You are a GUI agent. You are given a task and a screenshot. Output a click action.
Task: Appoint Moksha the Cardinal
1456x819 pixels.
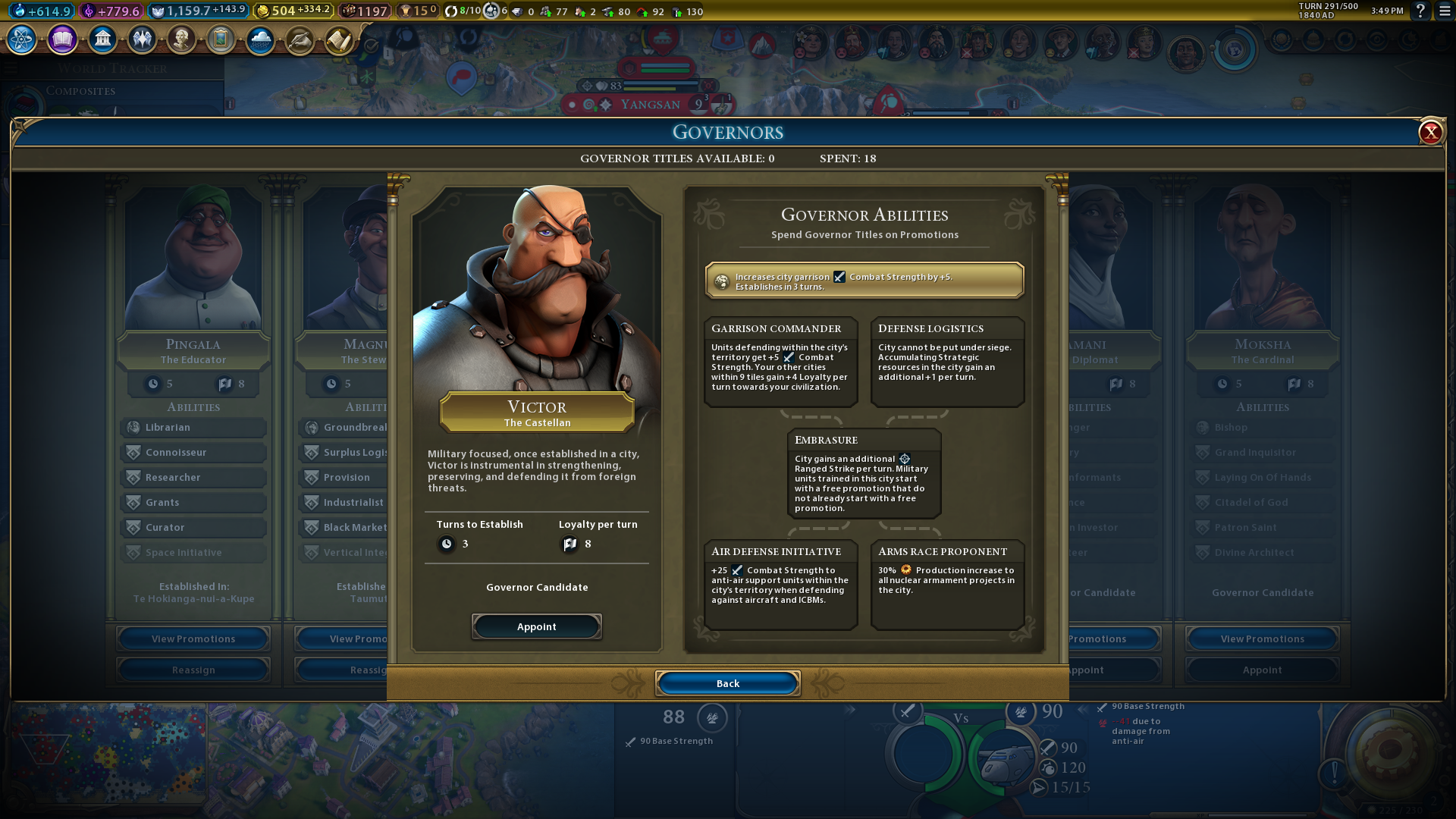click(1262, 670)
